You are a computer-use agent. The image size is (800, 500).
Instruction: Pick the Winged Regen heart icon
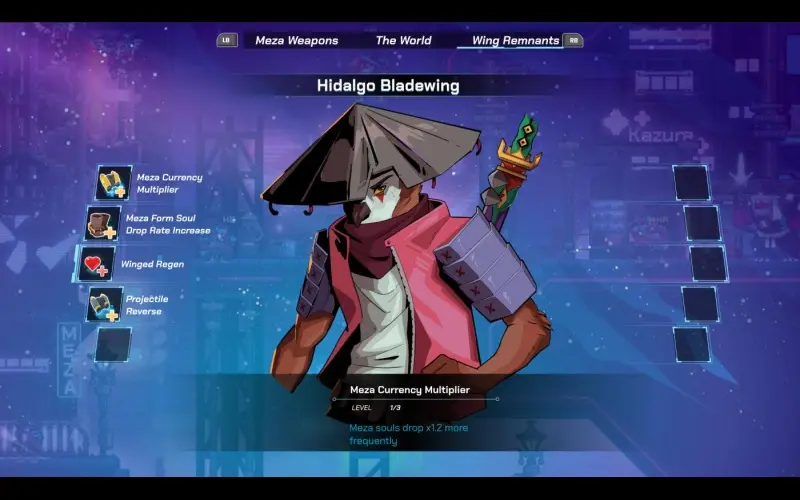(x=96, y=264)
